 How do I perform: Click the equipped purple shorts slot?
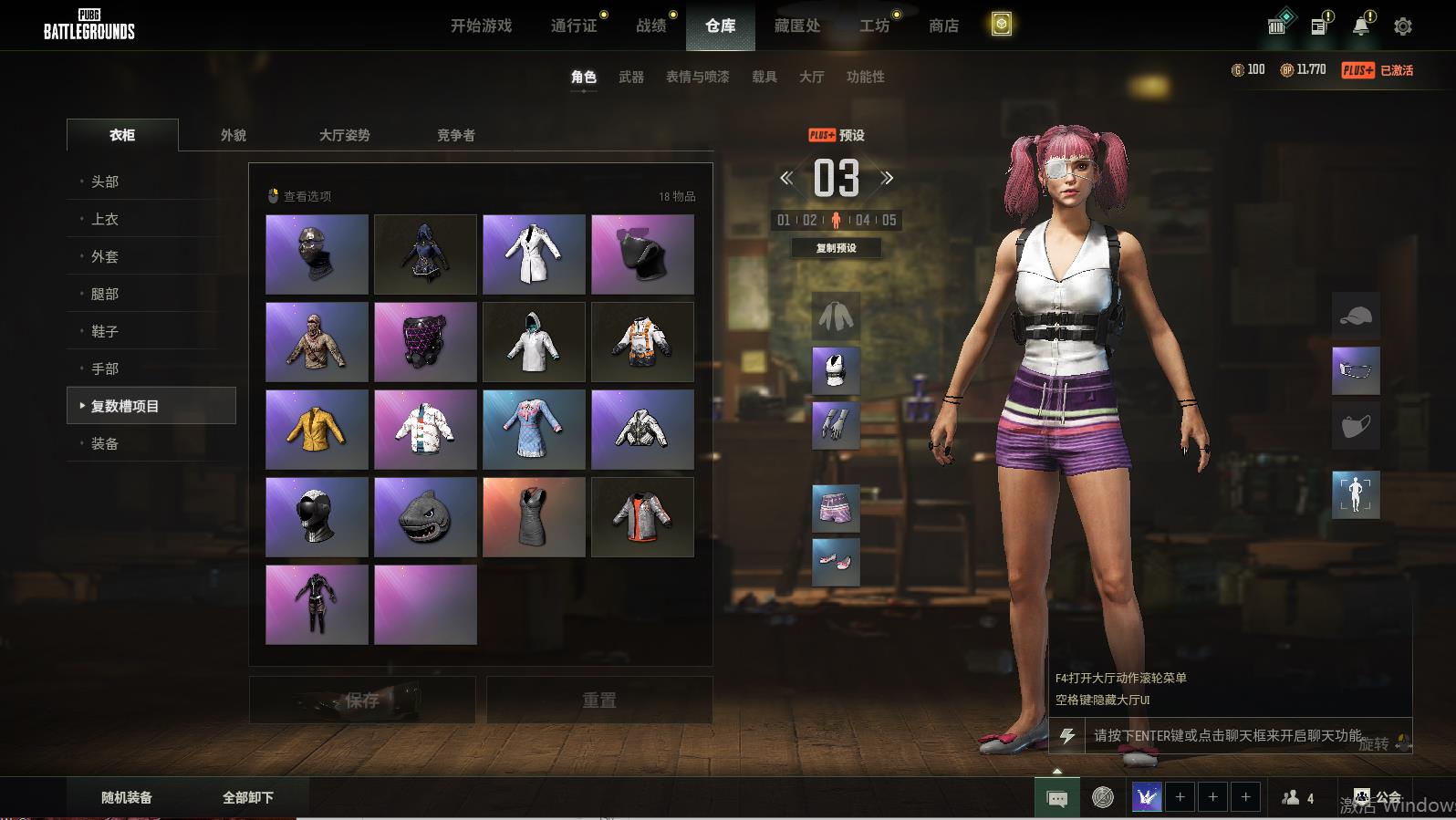[x=836, y=508]
